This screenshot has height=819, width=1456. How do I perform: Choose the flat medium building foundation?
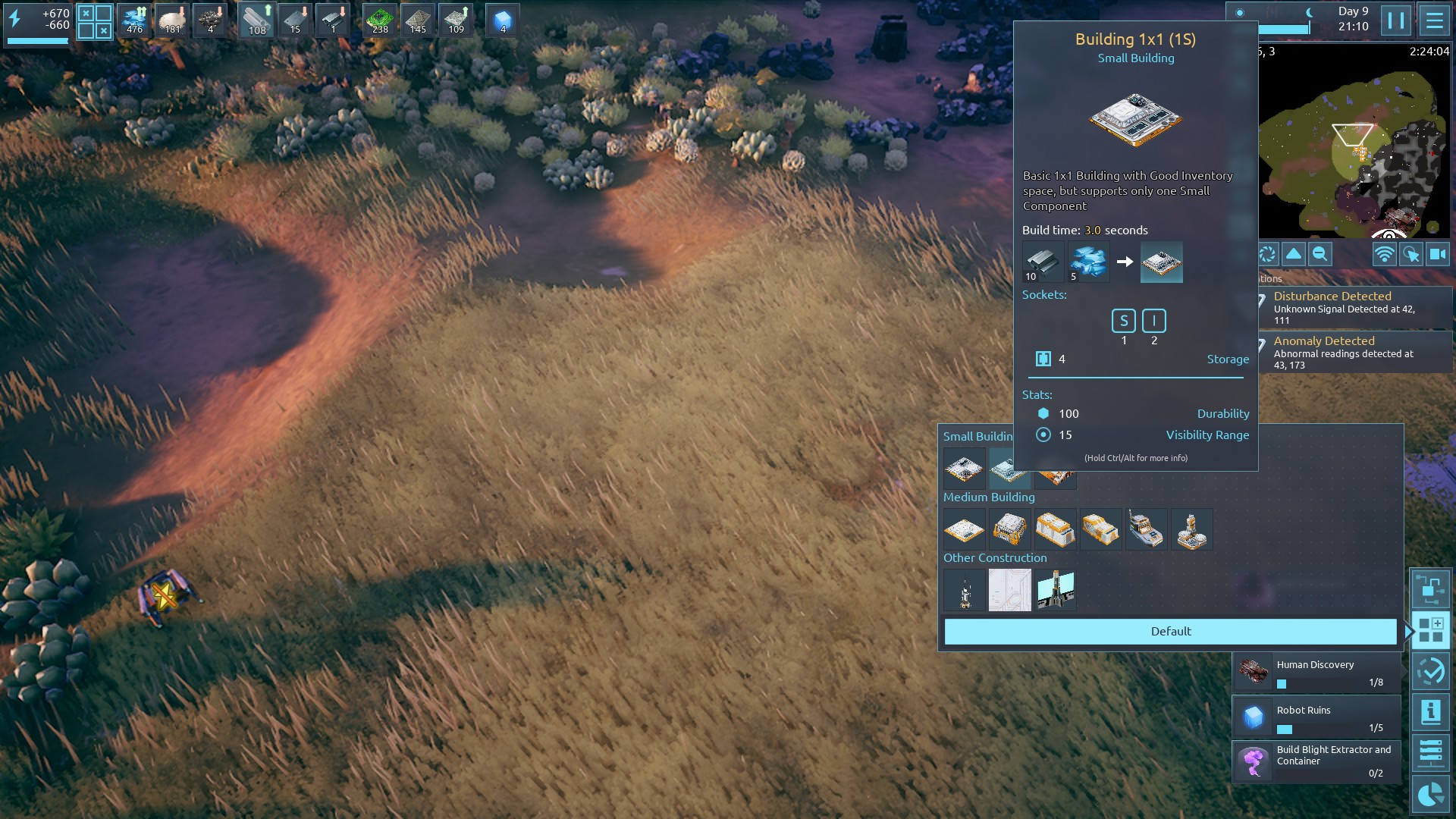[964, 529]
